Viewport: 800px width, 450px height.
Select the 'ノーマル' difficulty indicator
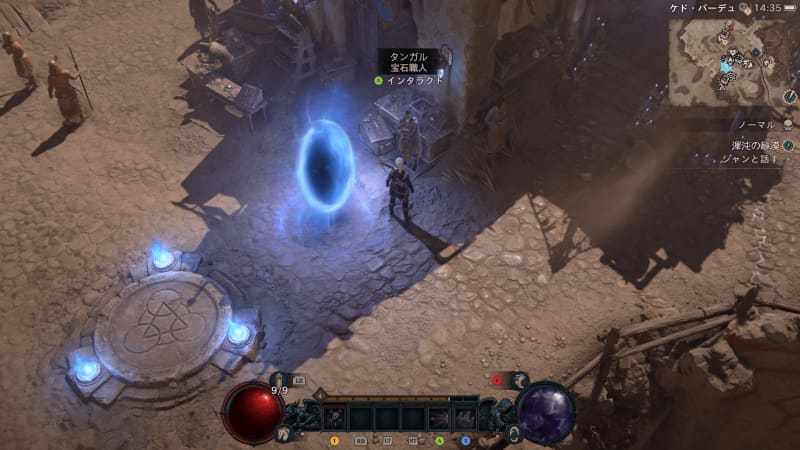(x=757, y=124)
